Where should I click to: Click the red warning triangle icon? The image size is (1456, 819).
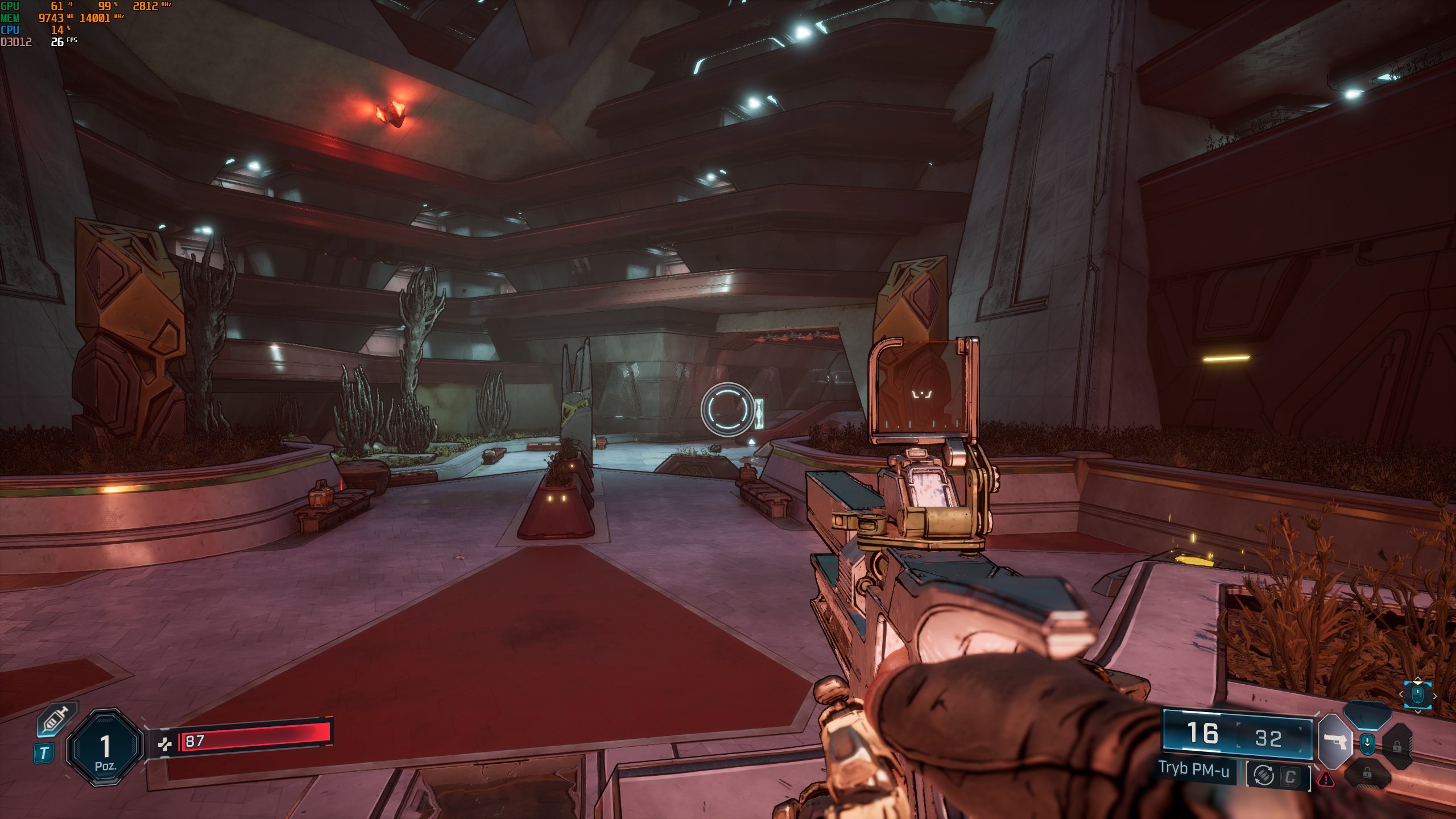[1326, 779]
